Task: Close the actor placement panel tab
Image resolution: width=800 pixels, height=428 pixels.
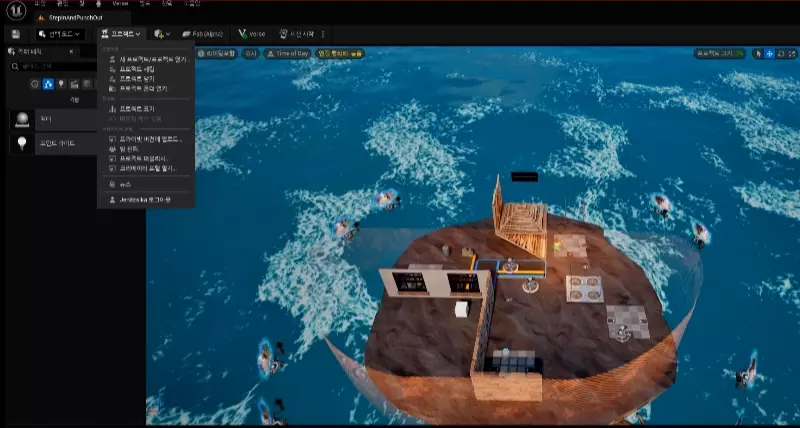Action: pyautogui.click(x=70, y=52)
